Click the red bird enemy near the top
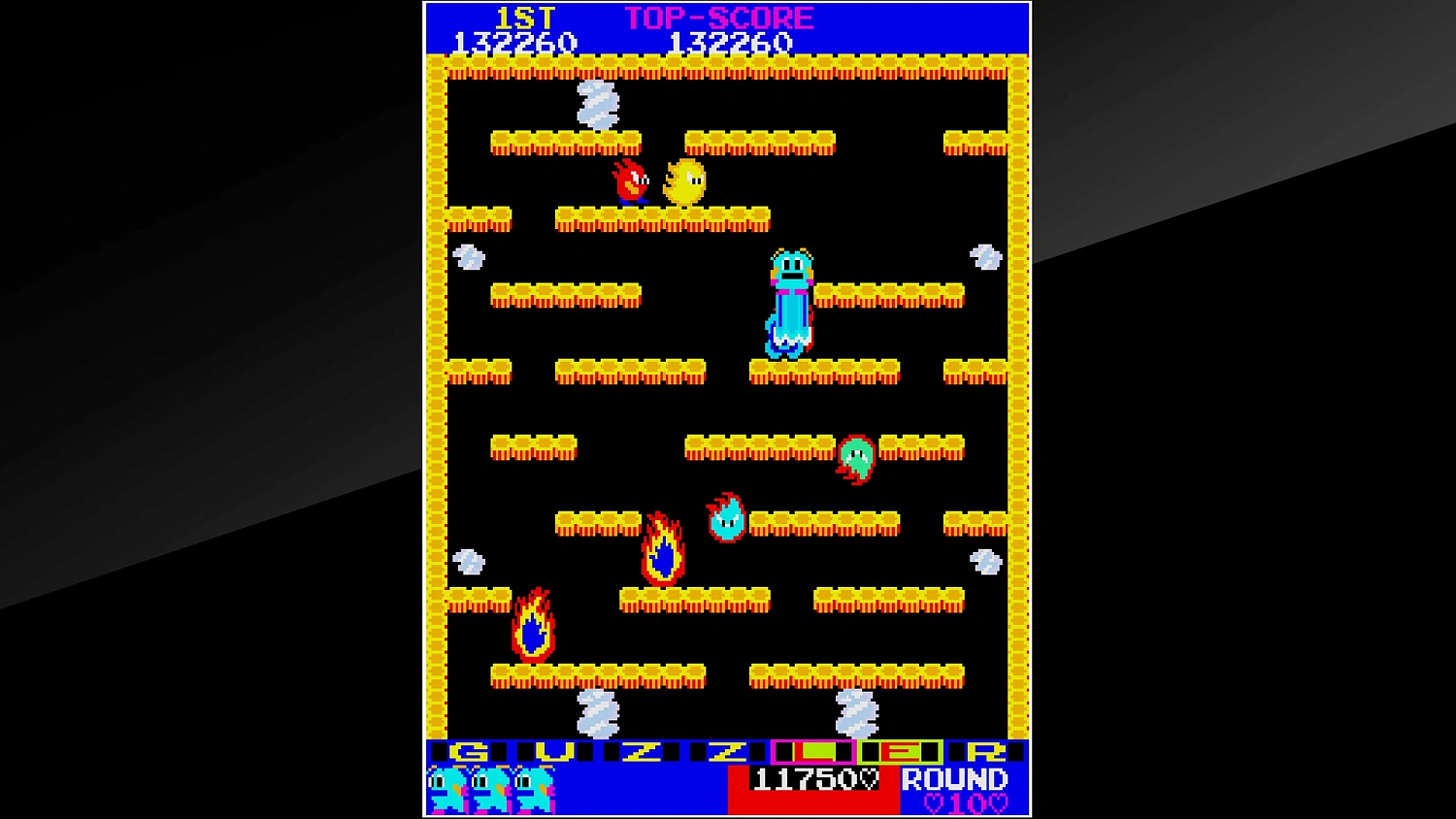Image resolution: width=1456 pixels, height=819 pixels. (x=633, y=182)
